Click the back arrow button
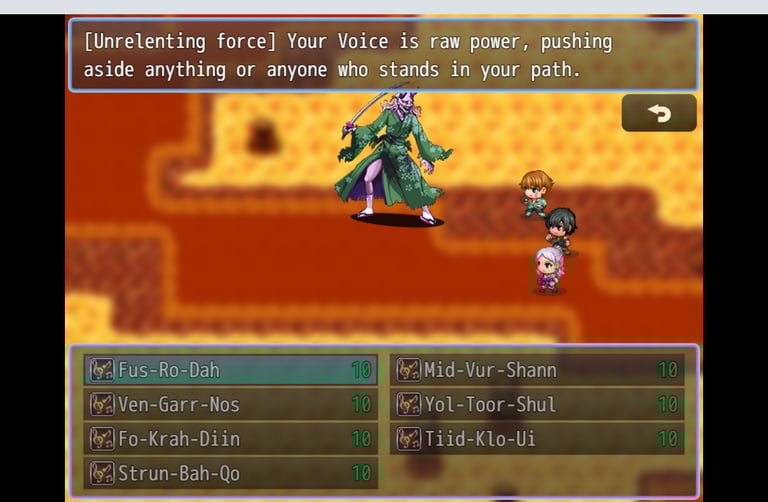This screenshot has height=502, width=768. (659, 113)
